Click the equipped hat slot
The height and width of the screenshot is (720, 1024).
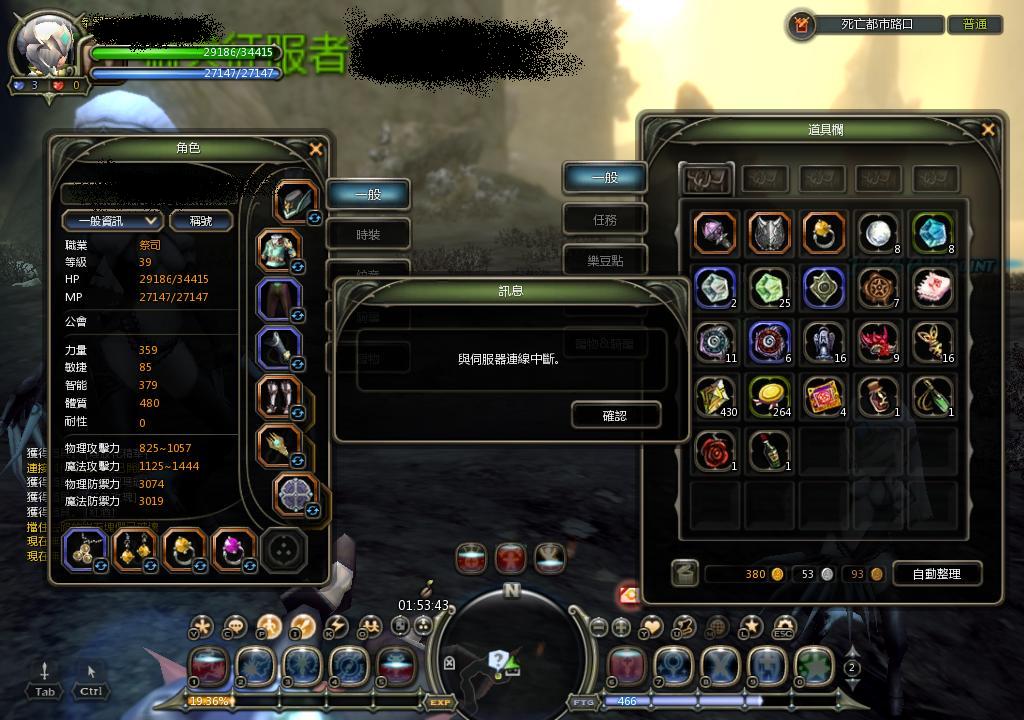[295, 202]
